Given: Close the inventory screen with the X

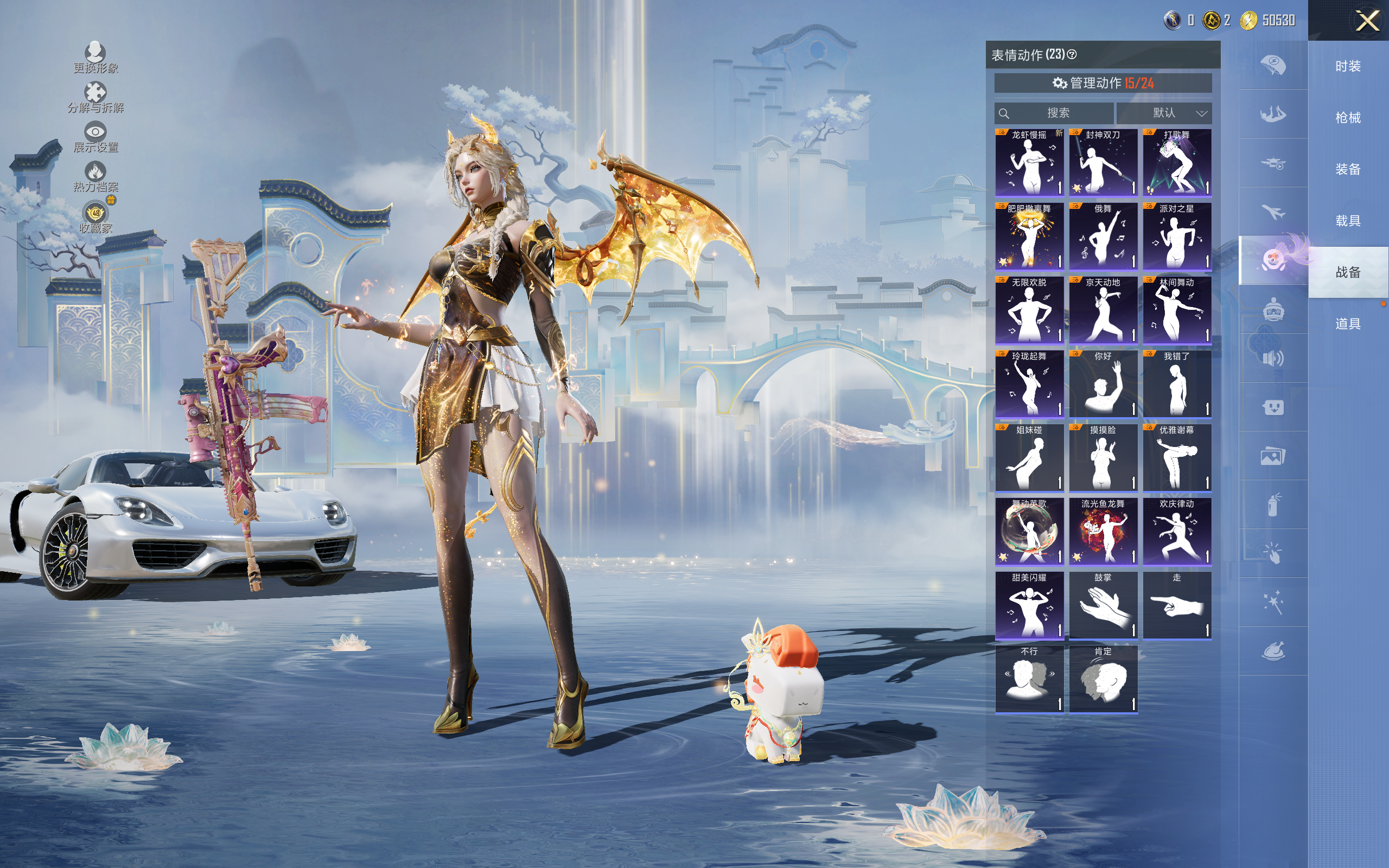Looking at the screenshot, I should [1367, 21].
